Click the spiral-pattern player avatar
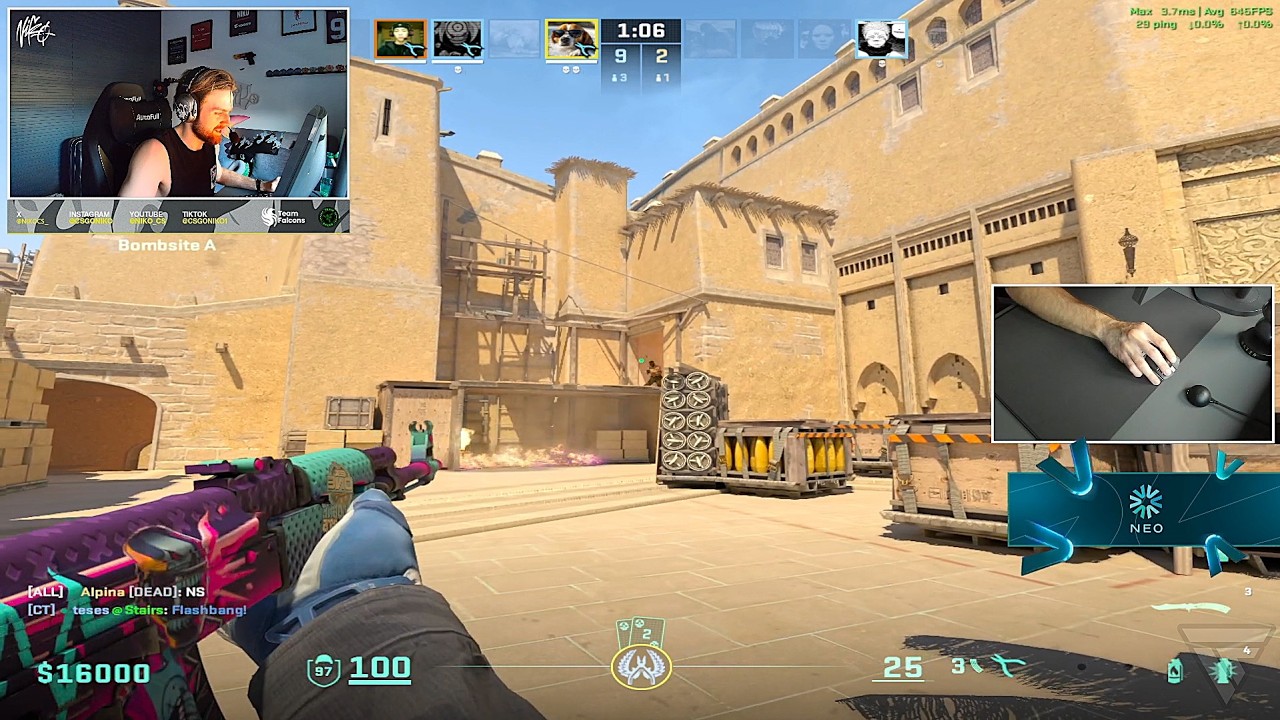The image size is (1280, 720). point(457,39)
